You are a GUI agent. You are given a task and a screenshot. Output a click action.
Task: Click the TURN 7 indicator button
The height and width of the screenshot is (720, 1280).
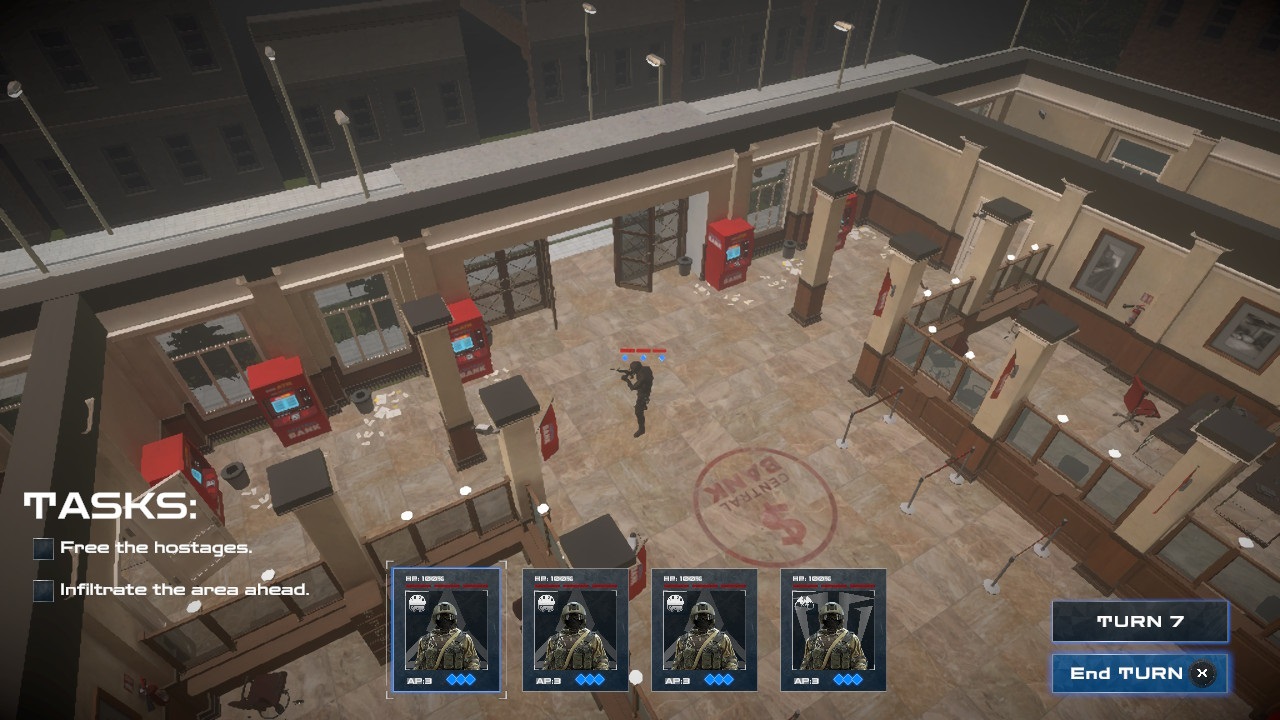coord(1138,620)
